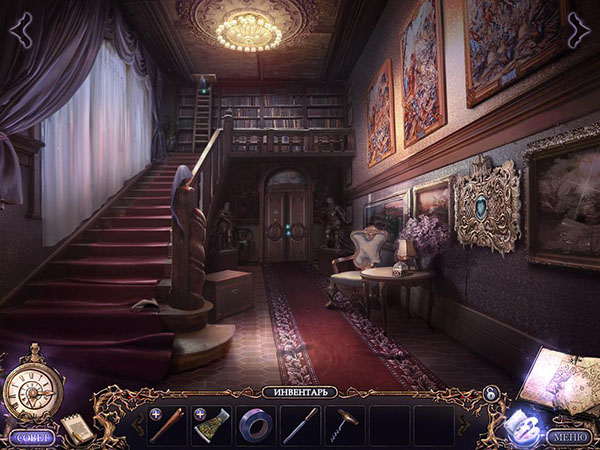Ask for a hint with the СОВЕТ button
The image size is (600, 450).
(30, 438)
